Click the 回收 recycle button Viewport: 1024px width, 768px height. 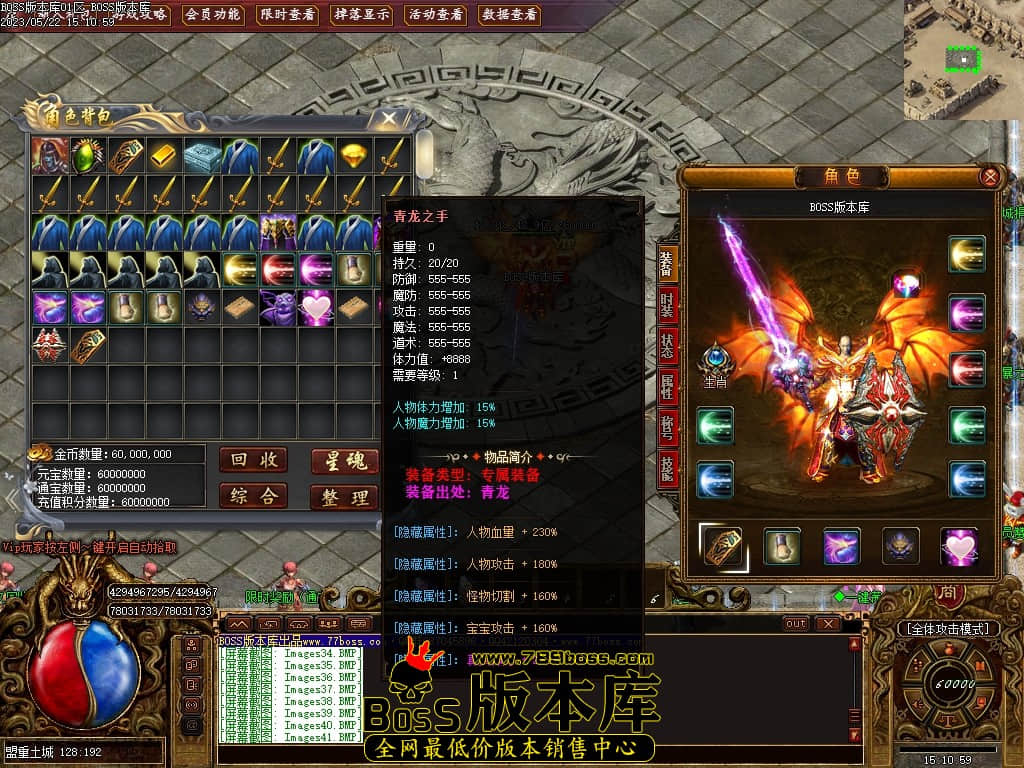253,460
